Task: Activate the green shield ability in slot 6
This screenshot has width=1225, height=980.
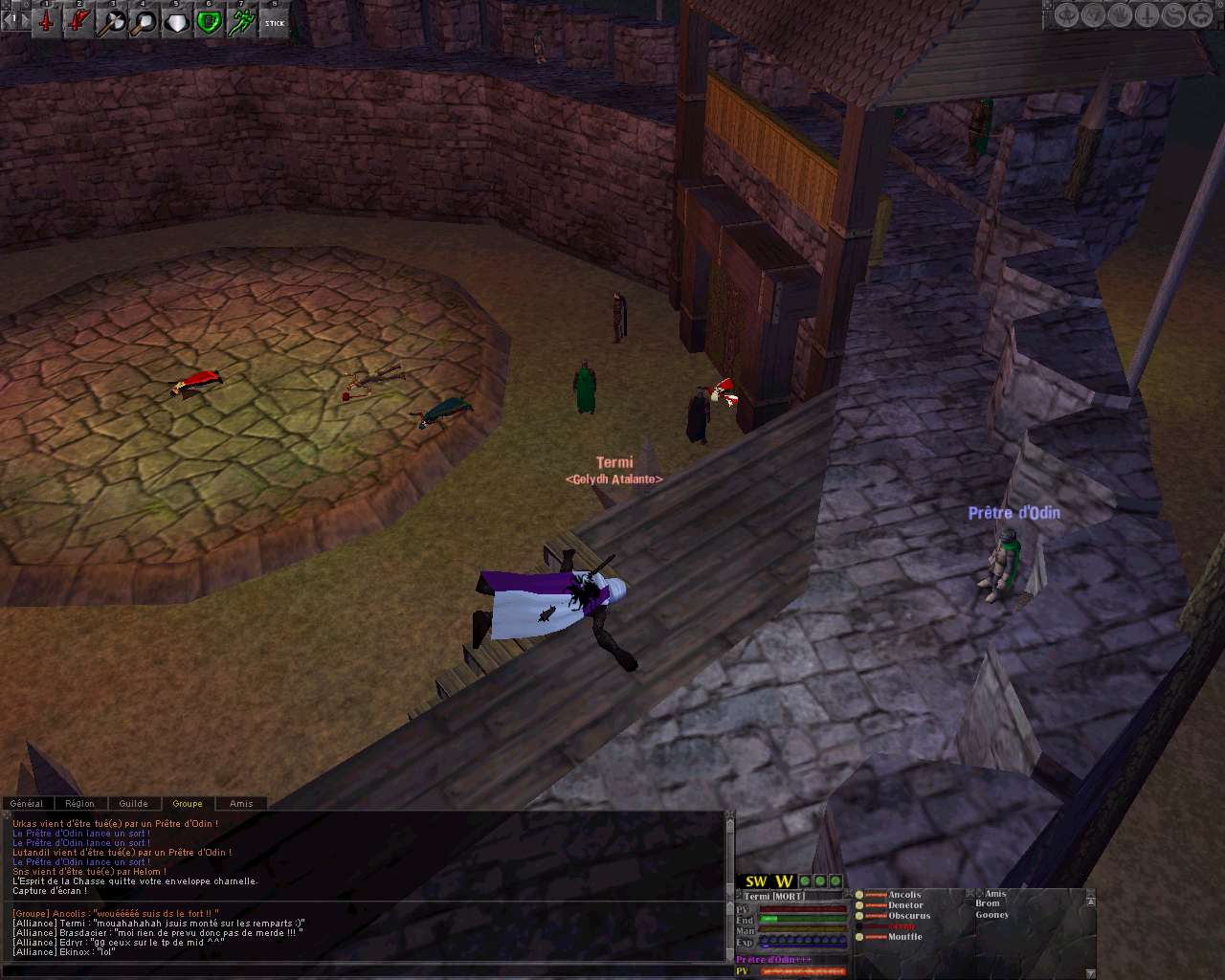Action: (210, 21)
